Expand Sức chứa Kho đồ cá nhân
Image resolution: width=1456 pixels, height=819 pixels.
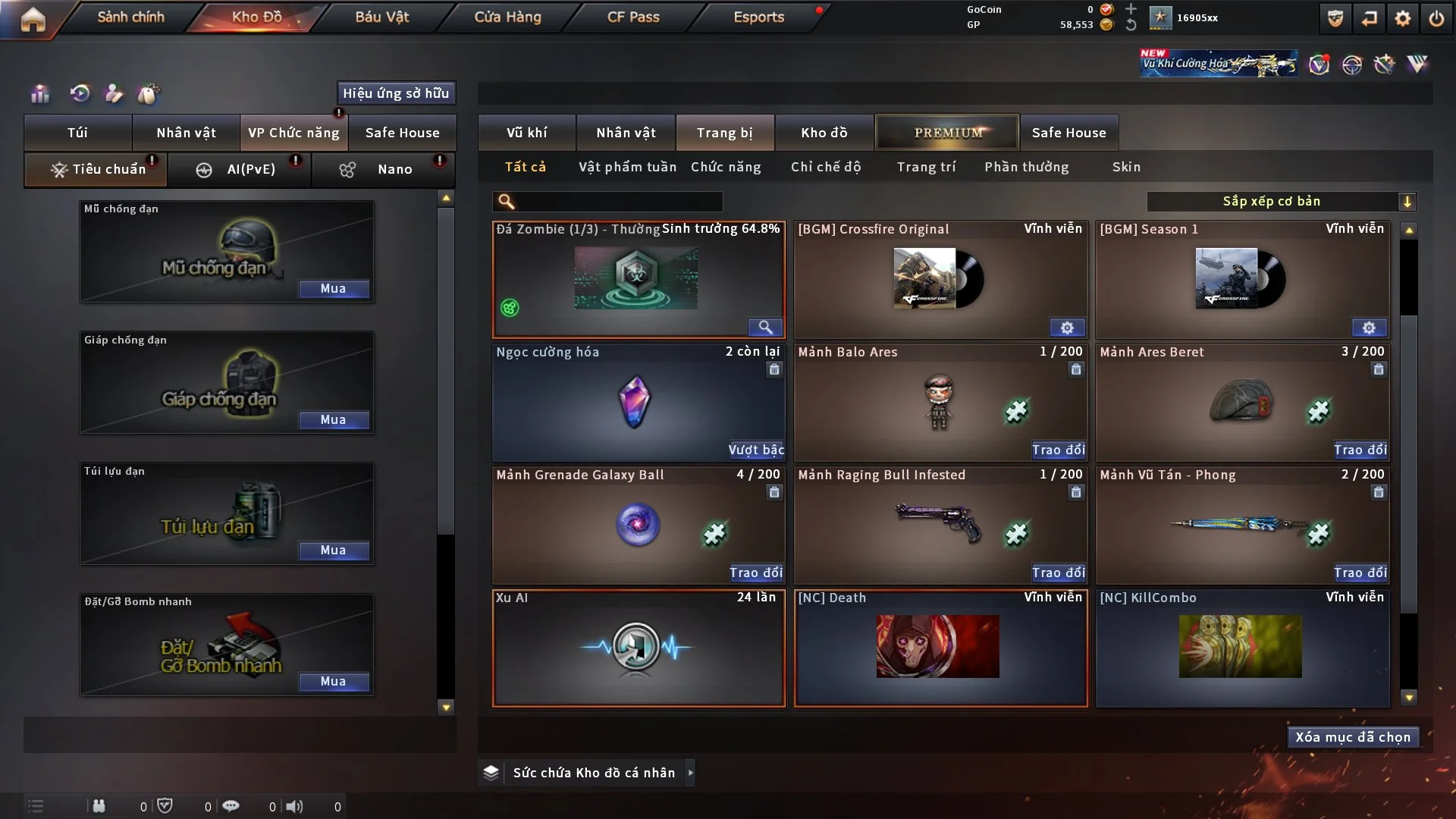coord(689,773)
